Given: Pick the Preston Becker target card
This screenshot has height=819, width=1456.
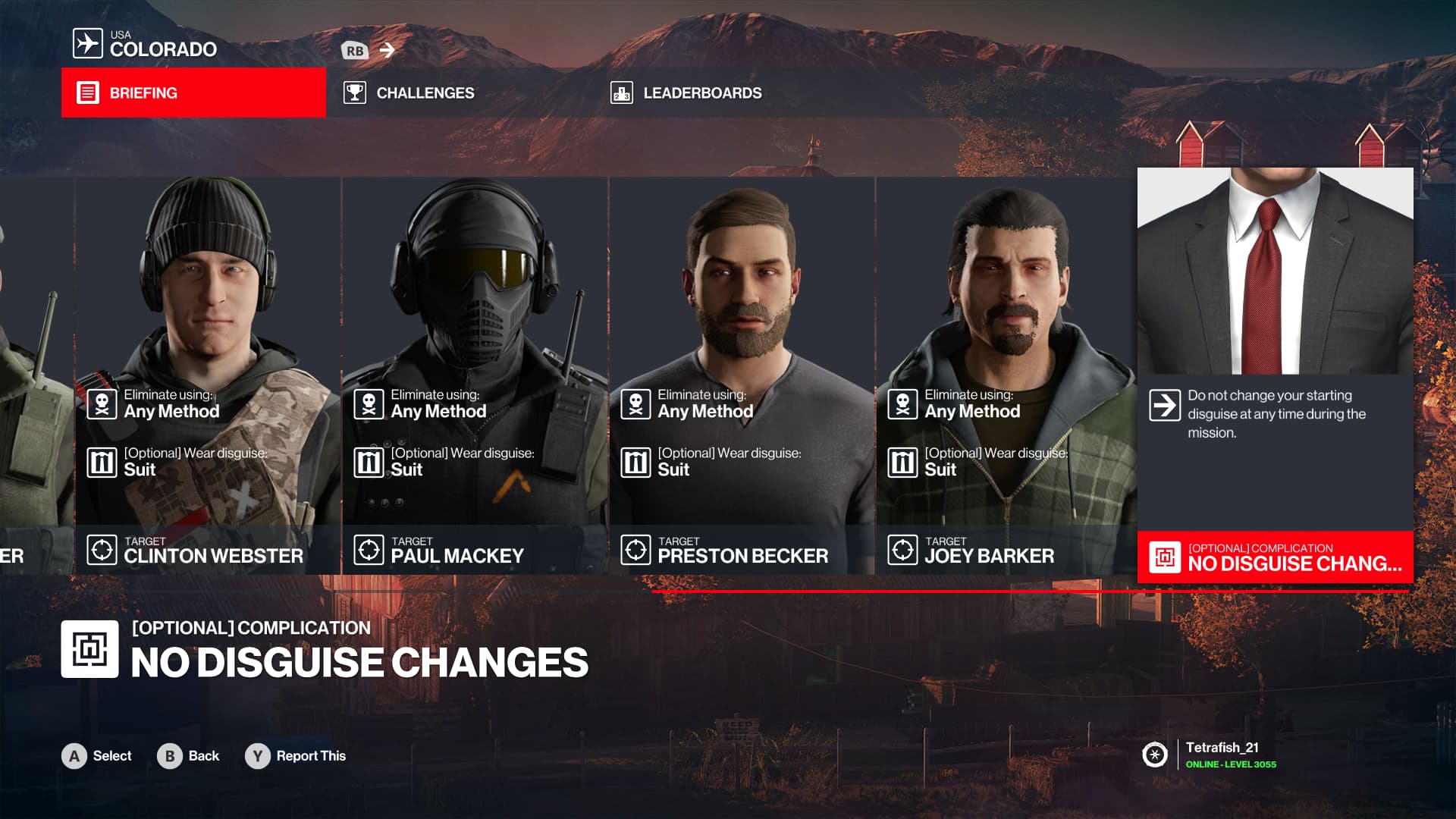Looking at the screenshot, I should tap(742, 375).
